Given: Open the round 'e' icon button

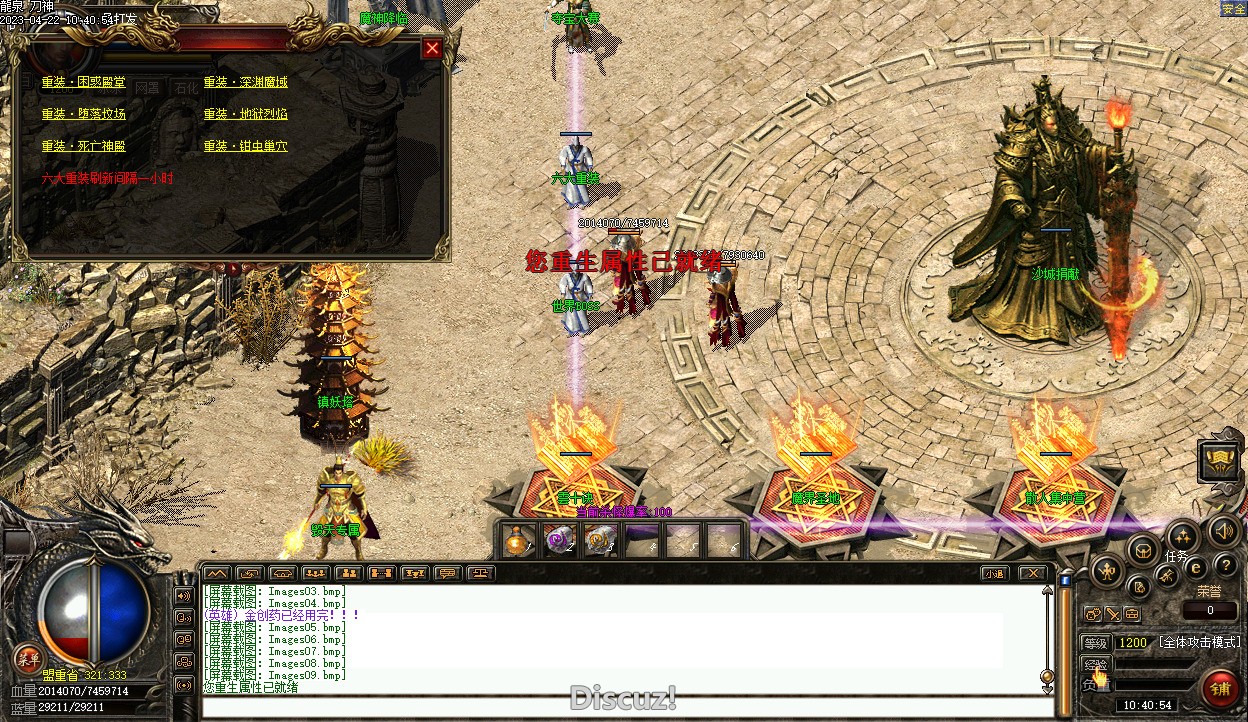Looking at the screenshot, I should tap(1195, 567).
